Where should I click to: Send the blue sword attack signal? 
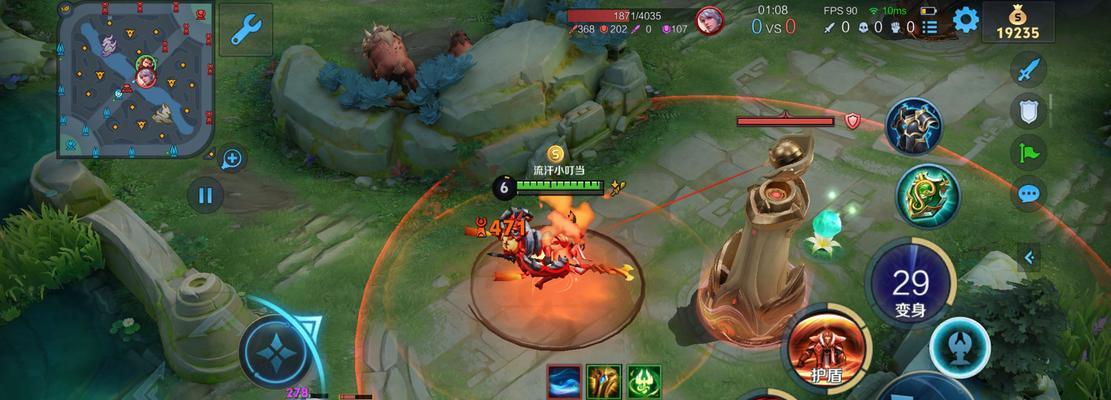(x=1028, y=70)
